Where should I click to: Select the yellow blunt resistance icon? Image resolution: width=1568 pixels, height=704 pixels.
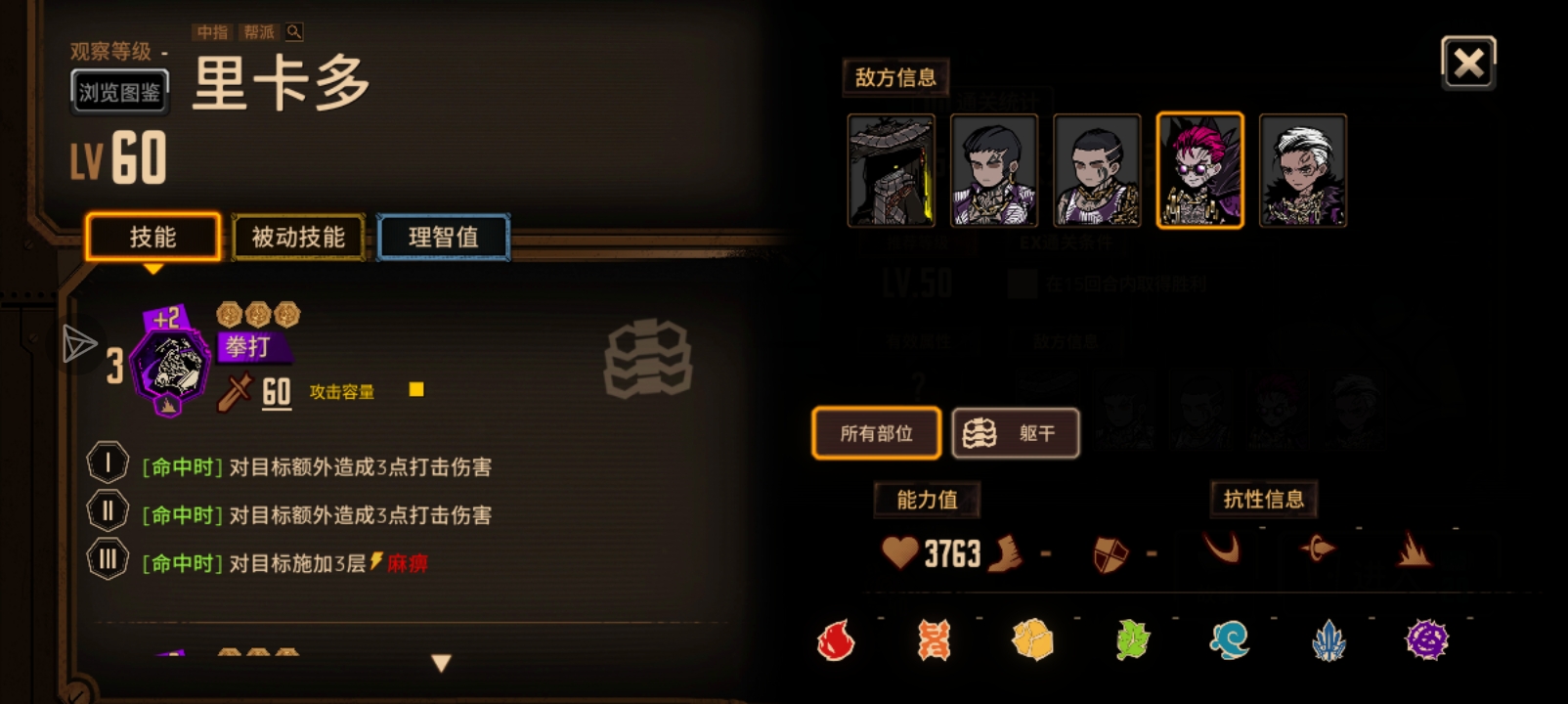[x=1033, y=640]
